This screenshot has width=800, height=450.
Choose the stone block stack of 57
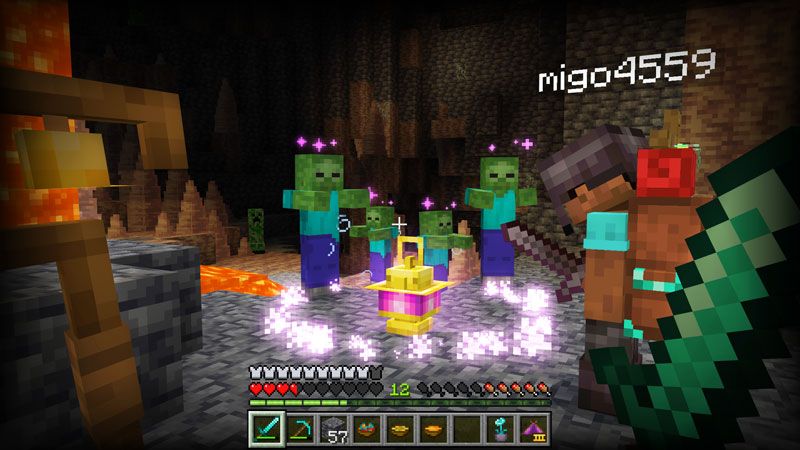tap(332, 427)
